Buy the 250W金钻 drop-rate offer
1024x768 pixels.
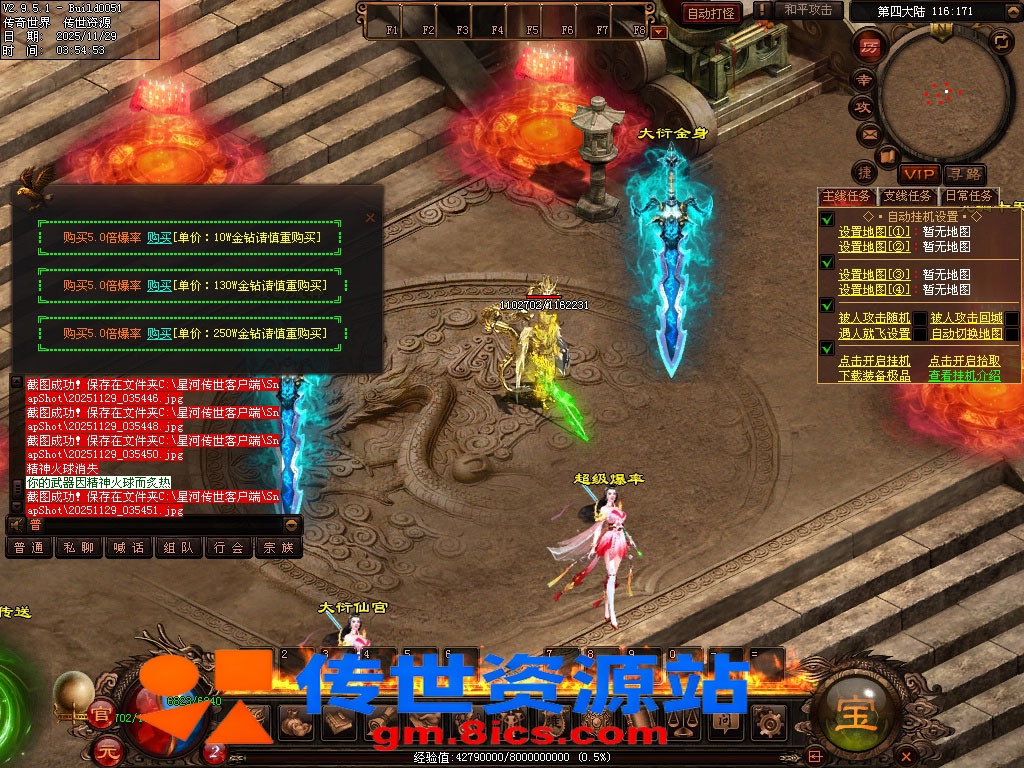(x=160, y=334)
